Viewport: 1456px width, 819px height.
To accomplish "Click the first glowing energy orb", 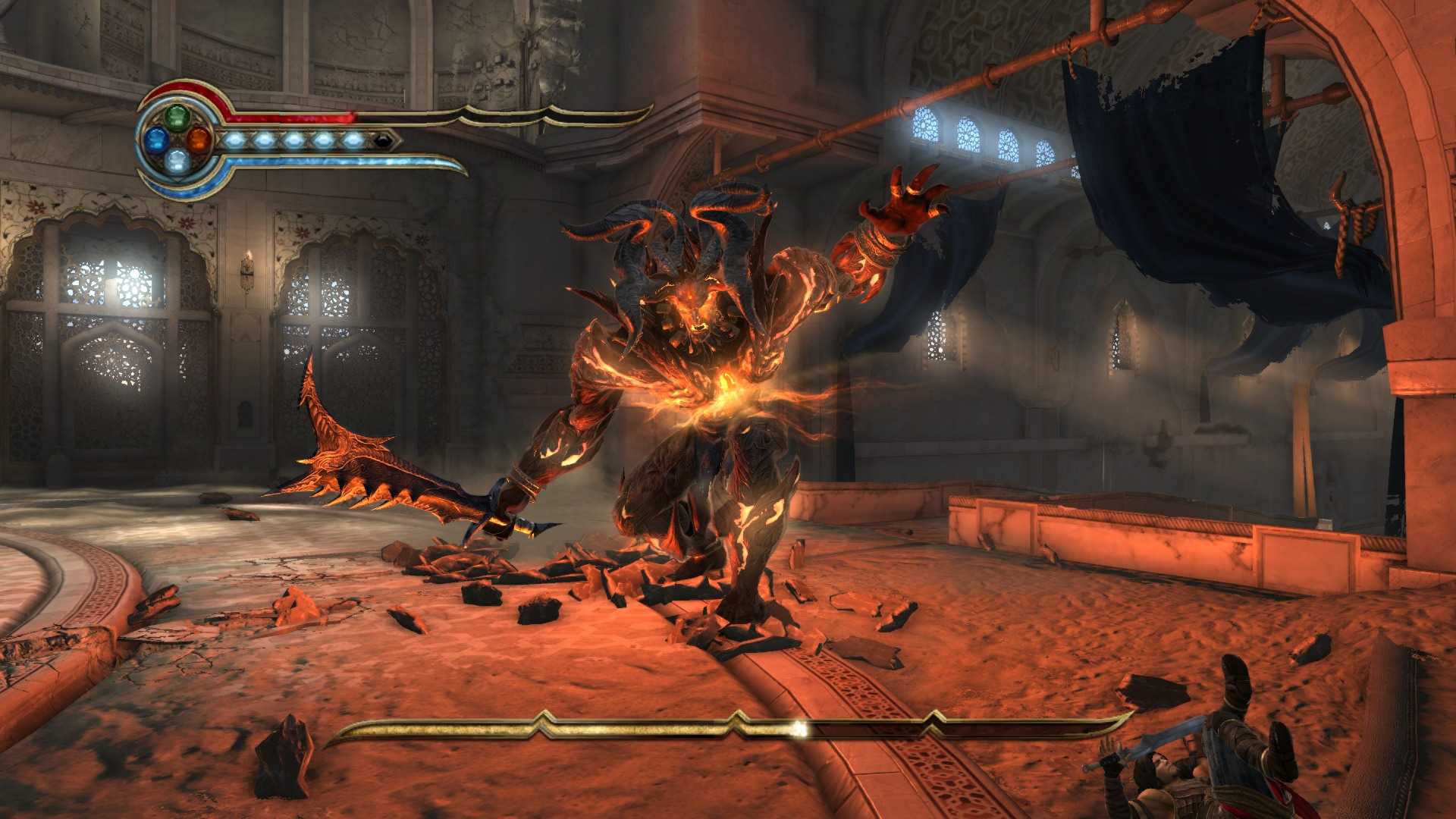I will pos(234,141).
